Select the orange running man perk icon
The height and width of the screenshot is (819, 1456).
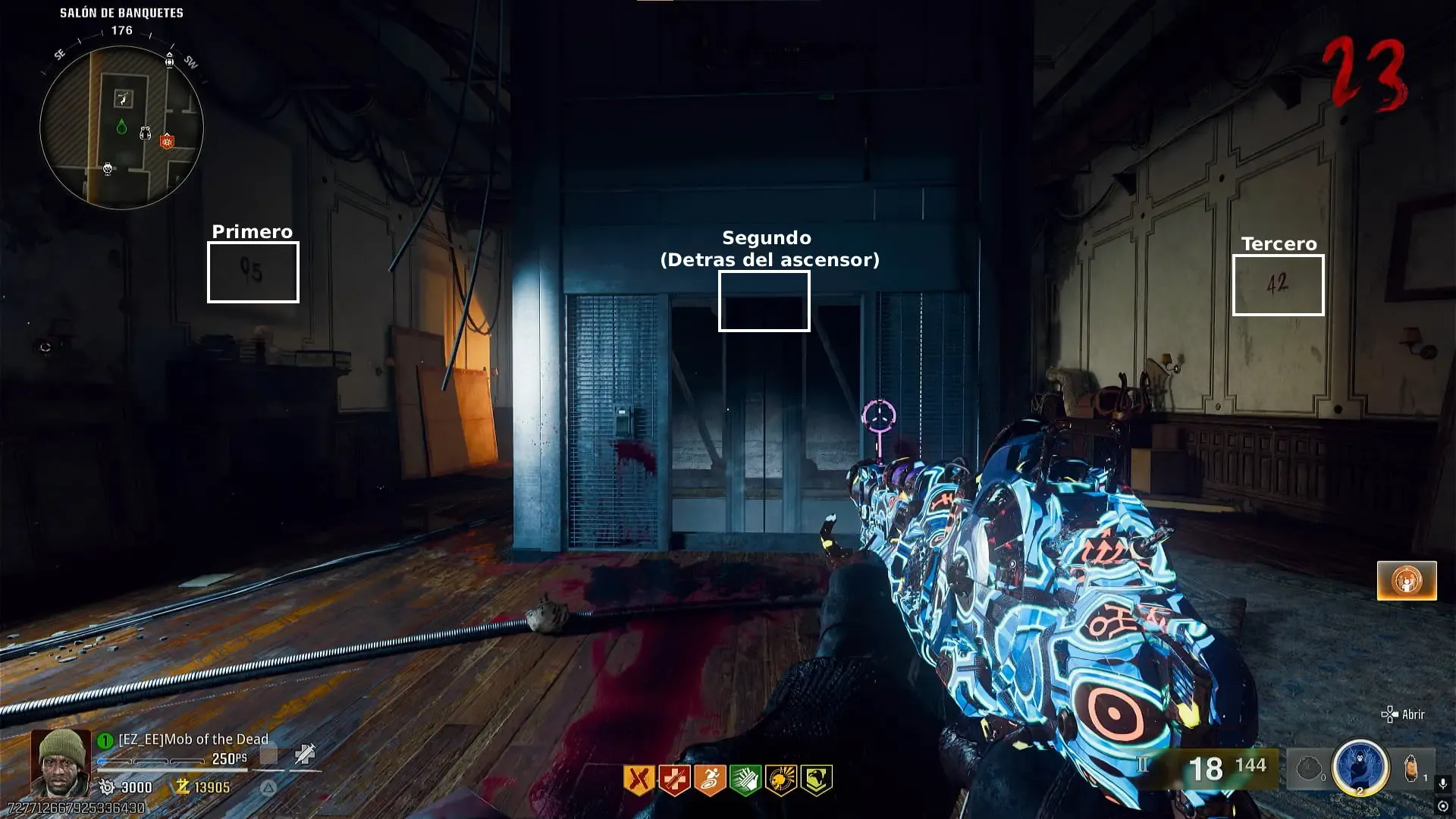tap(710, 780)
